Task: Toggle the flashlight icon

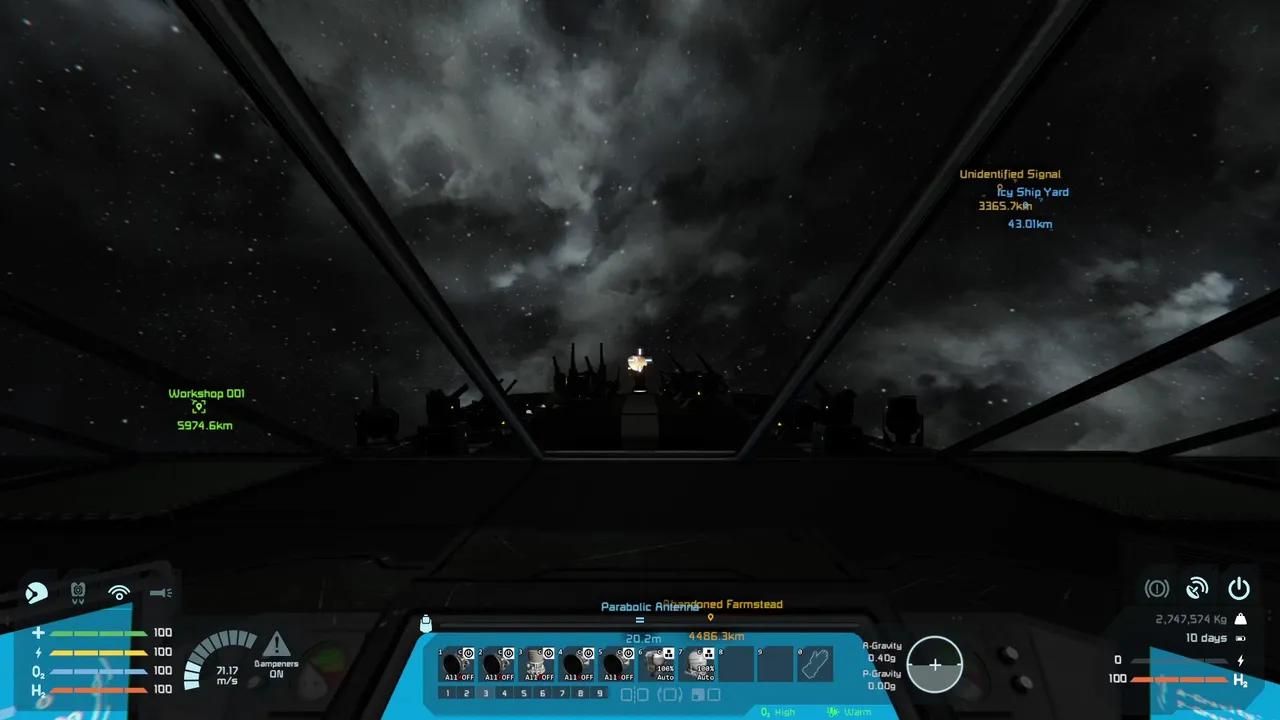Action: click(x=160, y=592)
